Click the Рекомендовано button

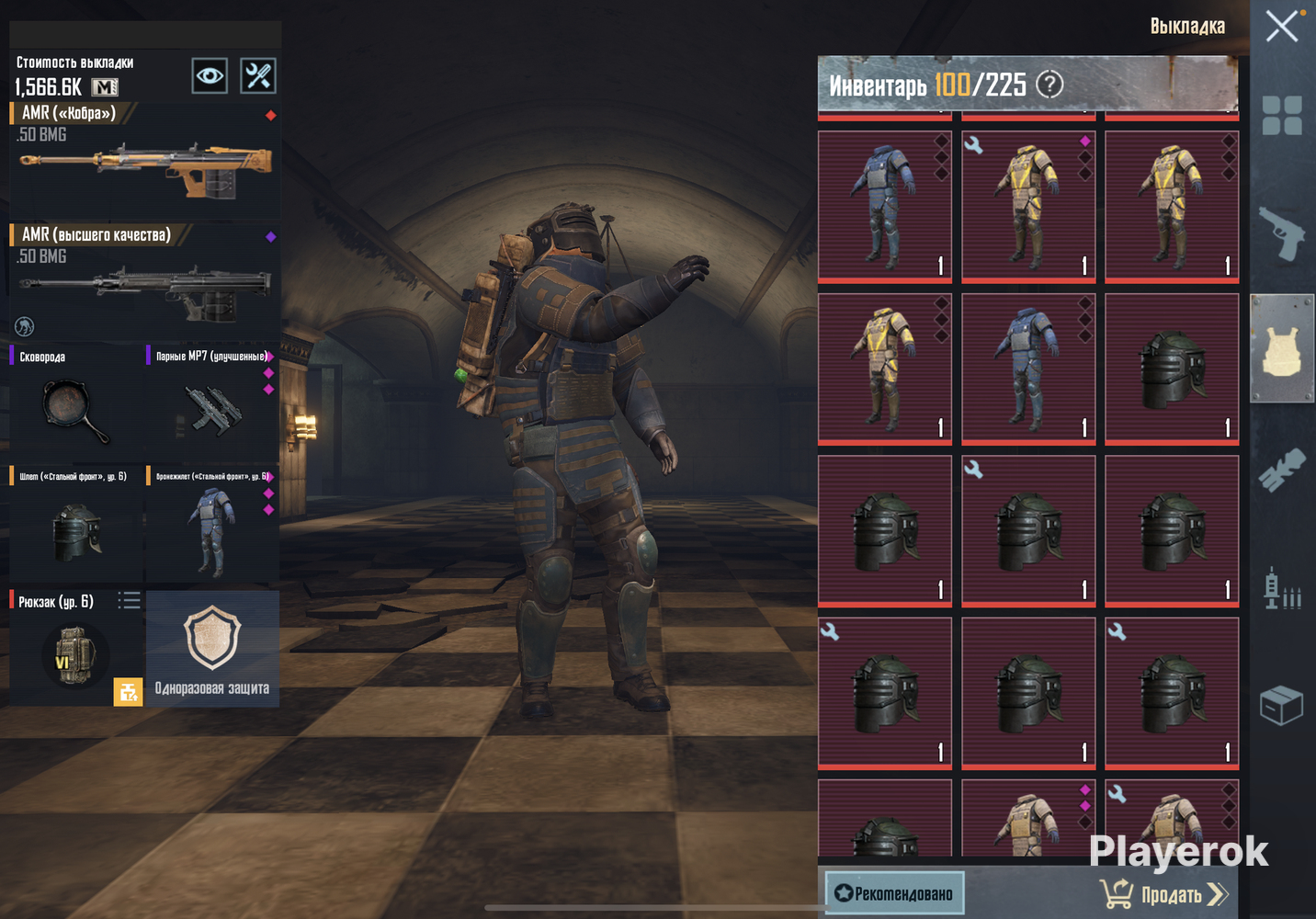click(894, 893)
